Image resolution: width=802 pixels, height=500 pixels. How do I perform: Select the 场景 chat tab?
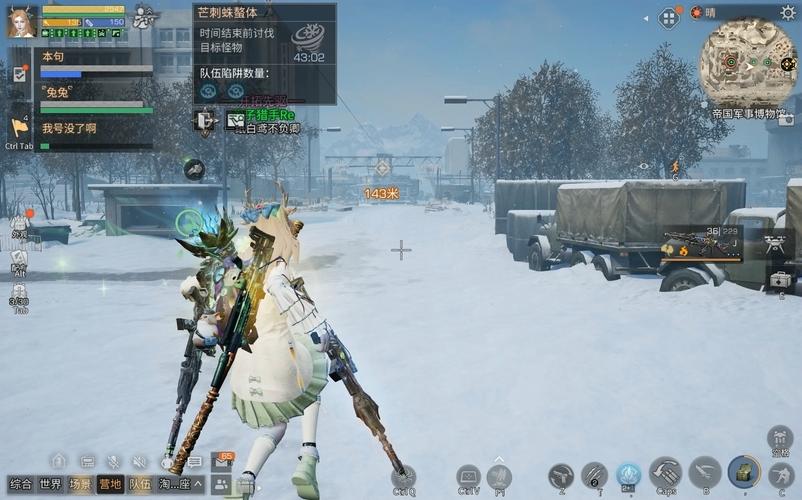(80, 484)
